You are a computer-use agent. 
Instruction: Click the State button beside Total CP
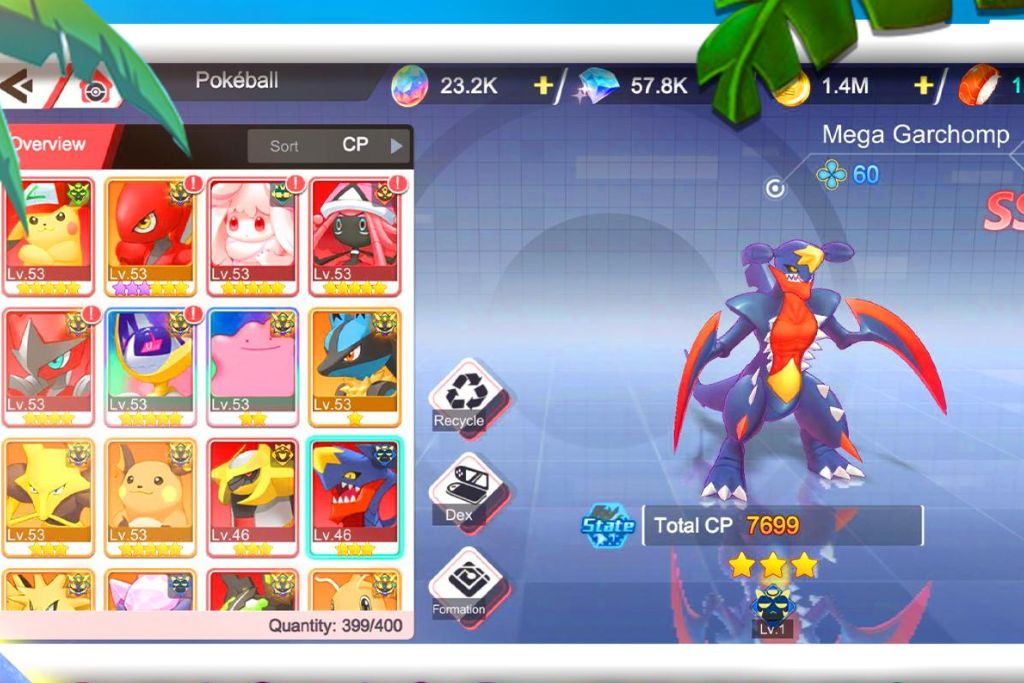pos(609,525)
